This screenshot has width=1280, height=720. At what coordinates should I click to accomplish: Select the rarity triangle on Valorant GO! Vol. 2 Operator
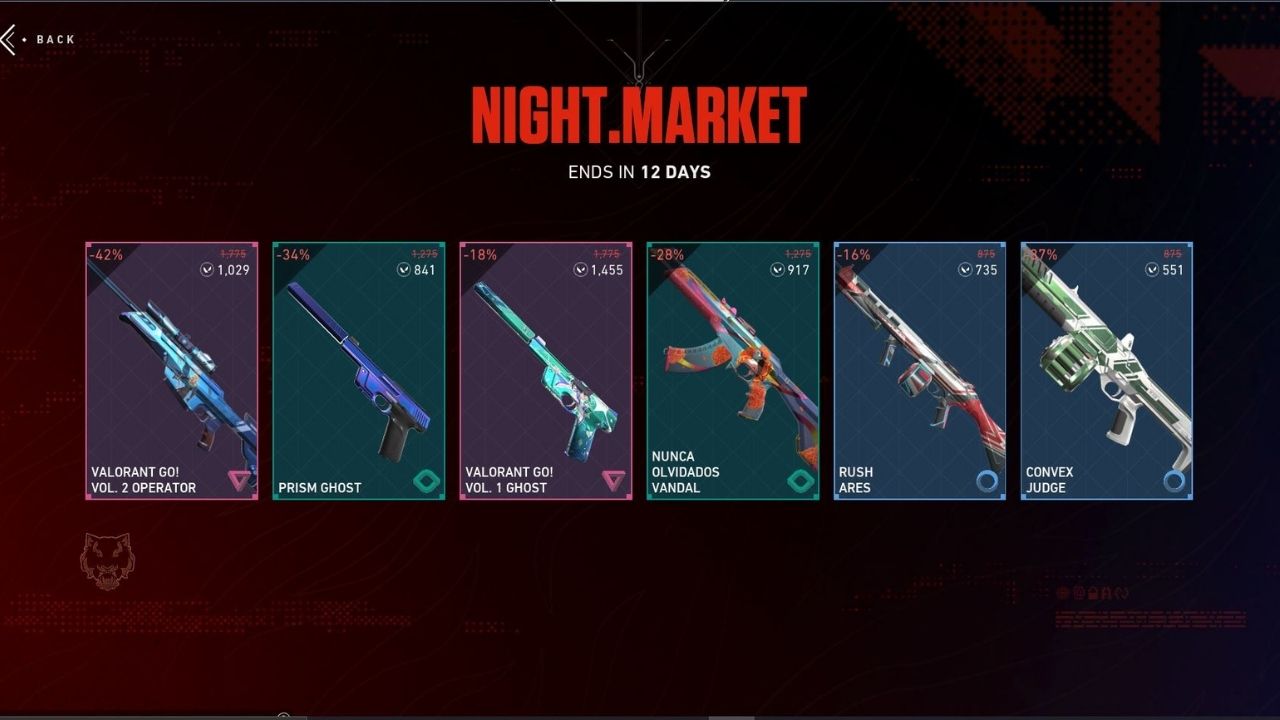pyautogui.click(x=241, y=479)
